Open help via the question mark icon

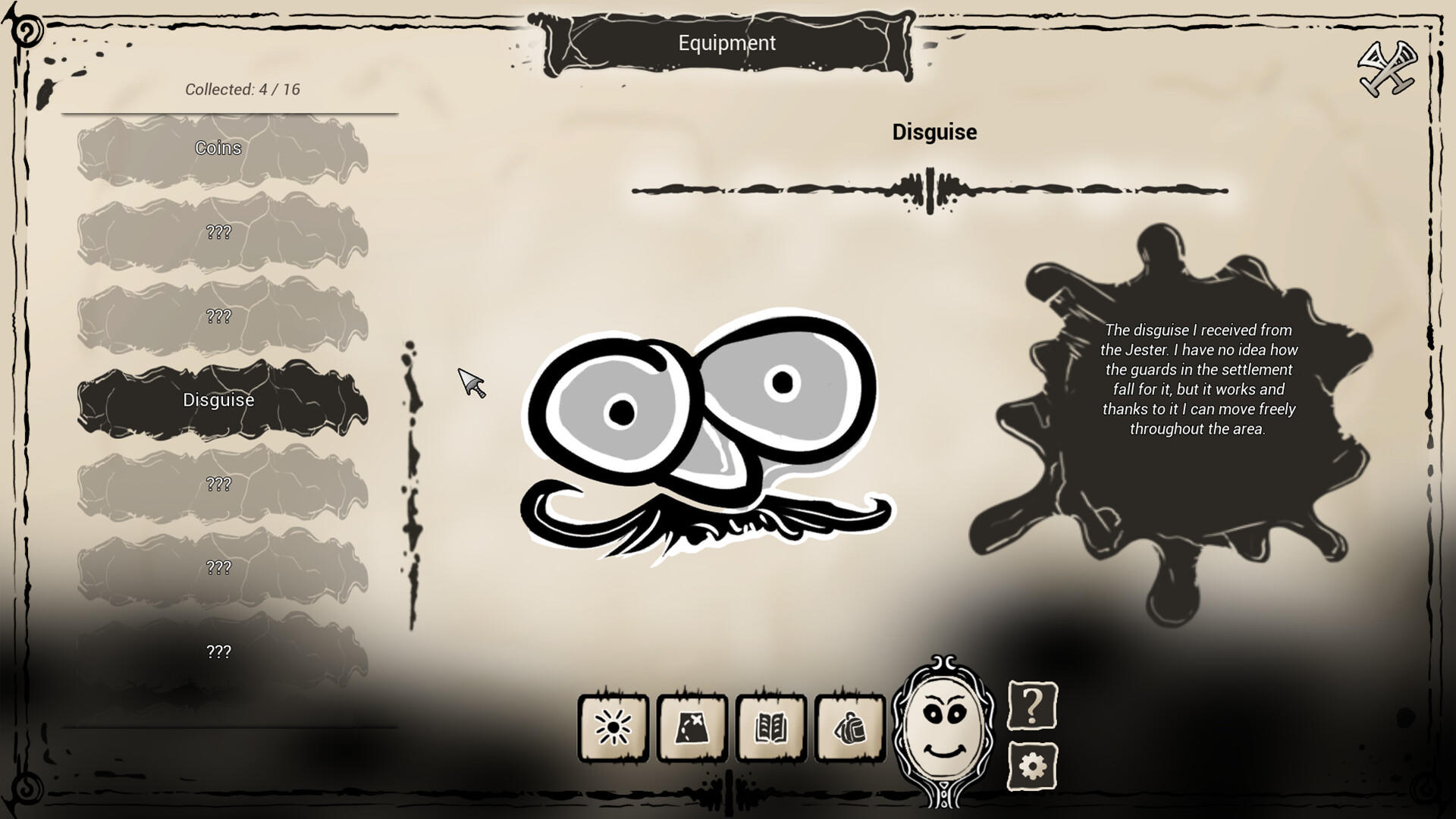click(x=1031, y=714)
